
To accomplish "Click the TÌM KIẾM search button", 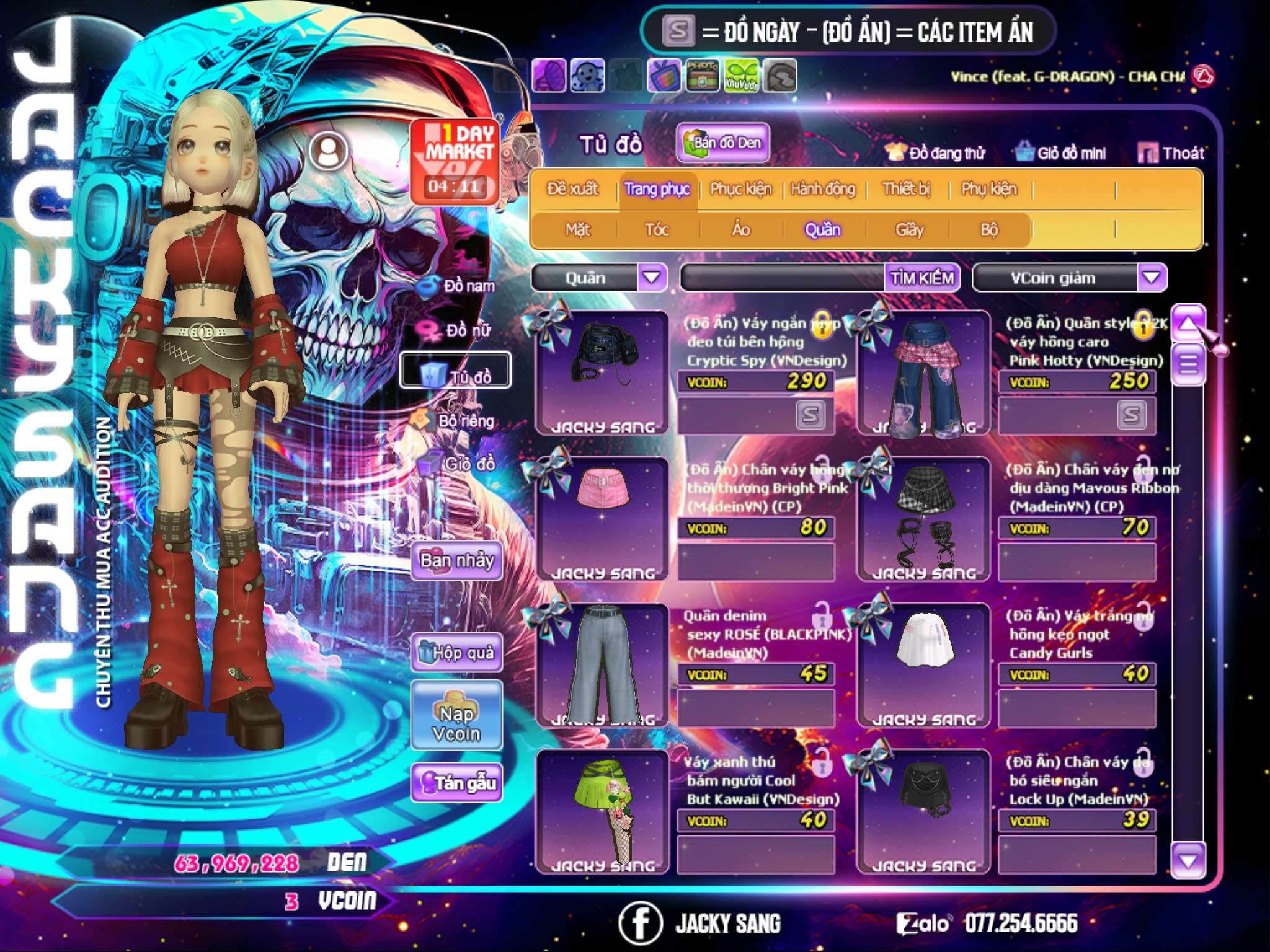I will [921, 278].
